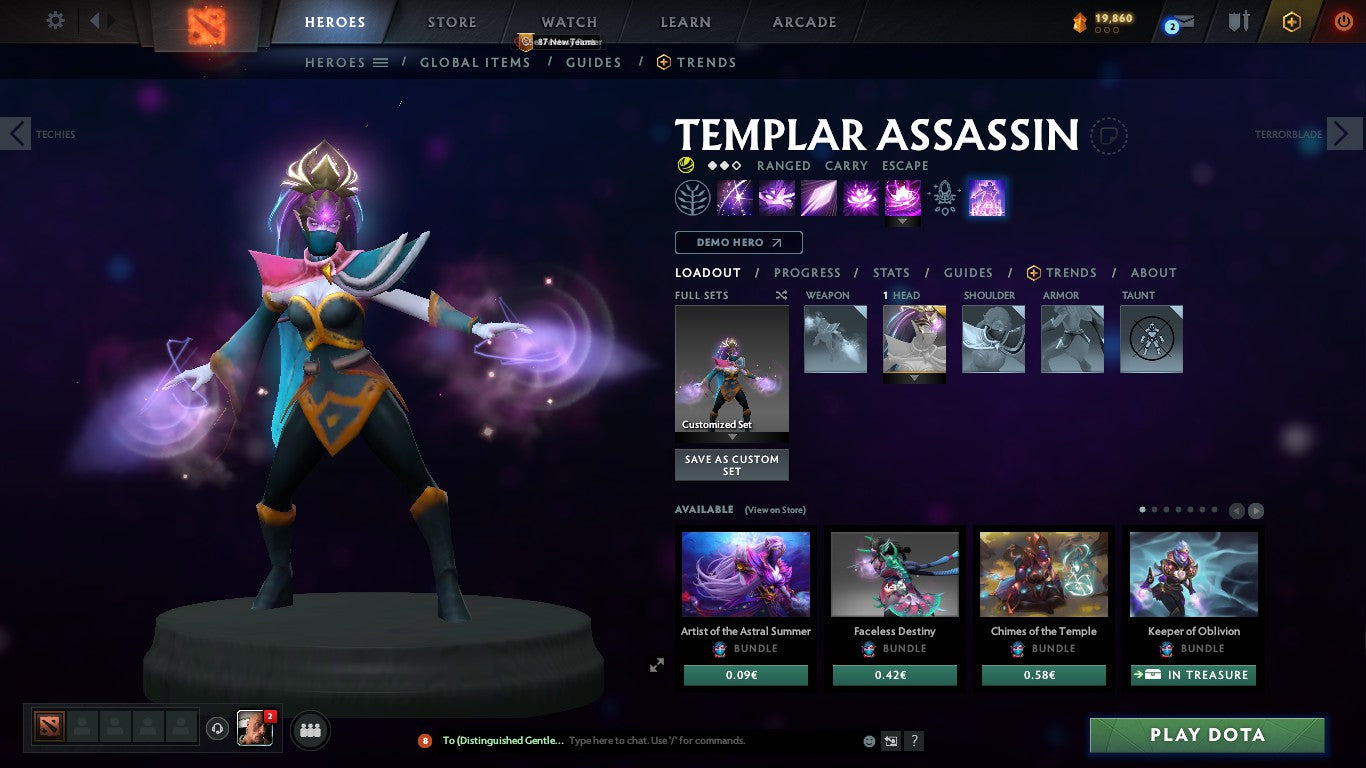Open the heroes grid menu icon
Viewport: 1366px width, 768px height.
[x=378, y=62]
